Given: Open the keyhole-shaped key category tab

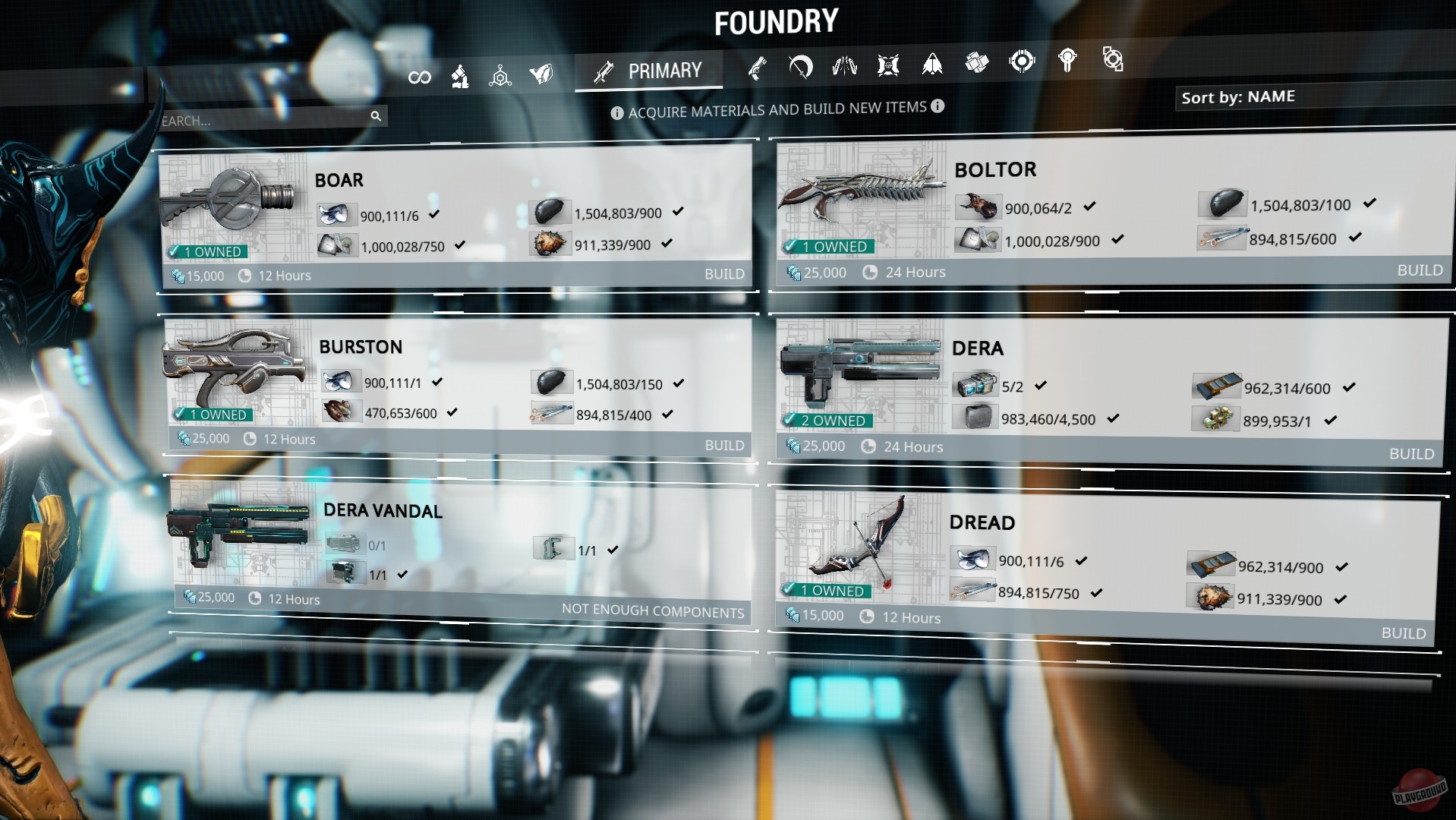Looking at the screenshot, I should click(1067, 61).
